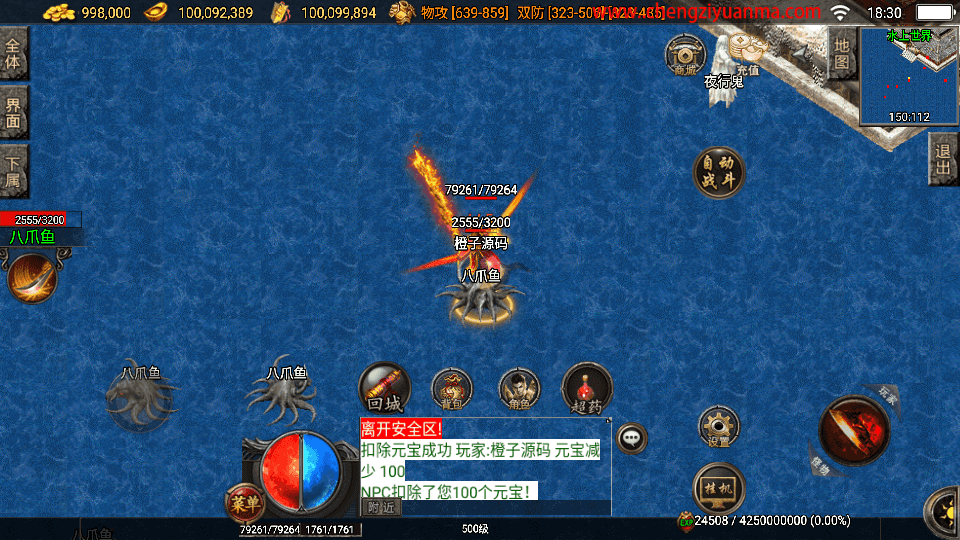Click the 水上世界 minimap

coord(908,78)
